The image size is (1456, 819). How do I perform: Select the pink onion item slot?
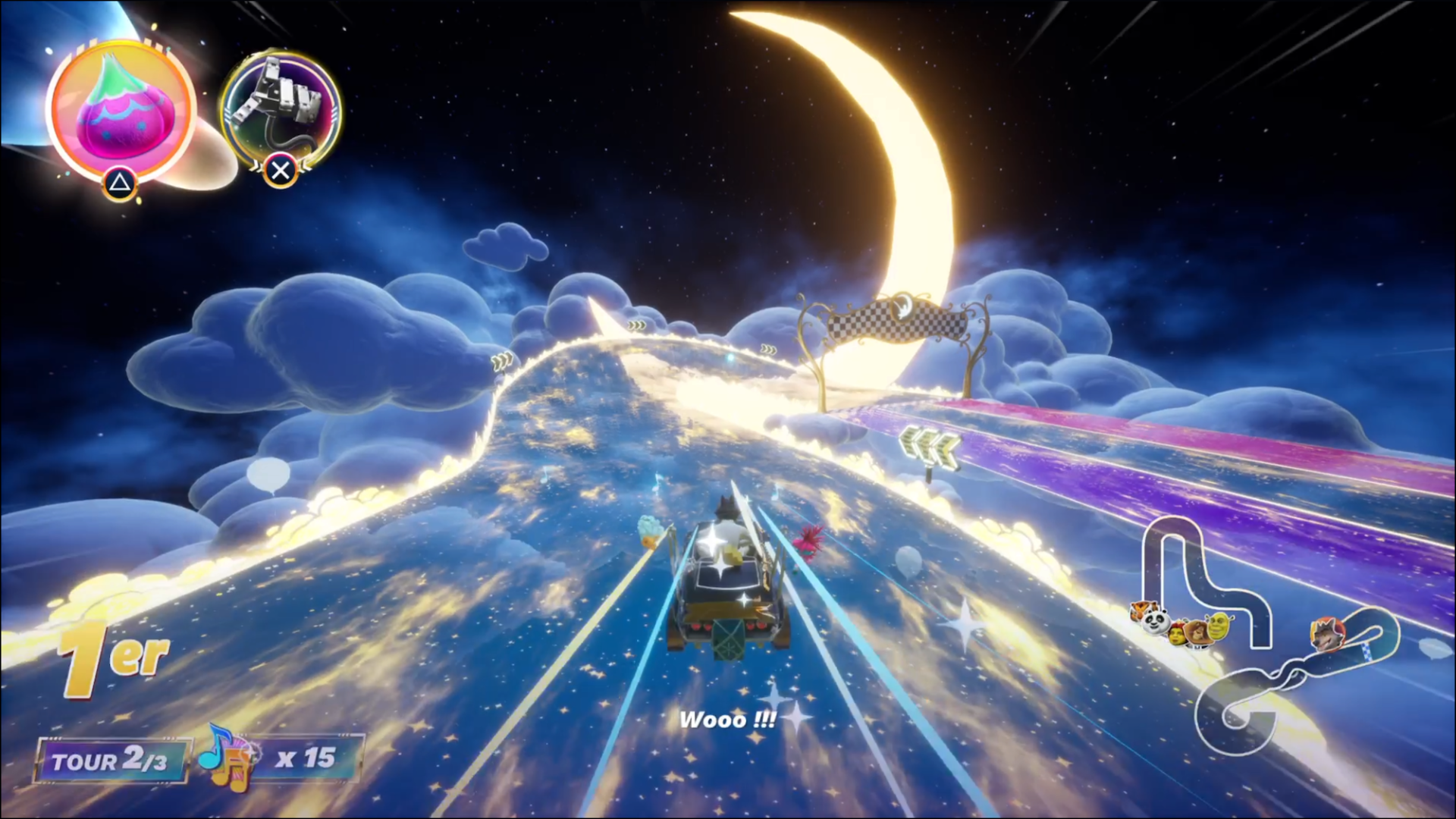pos(121,112)
